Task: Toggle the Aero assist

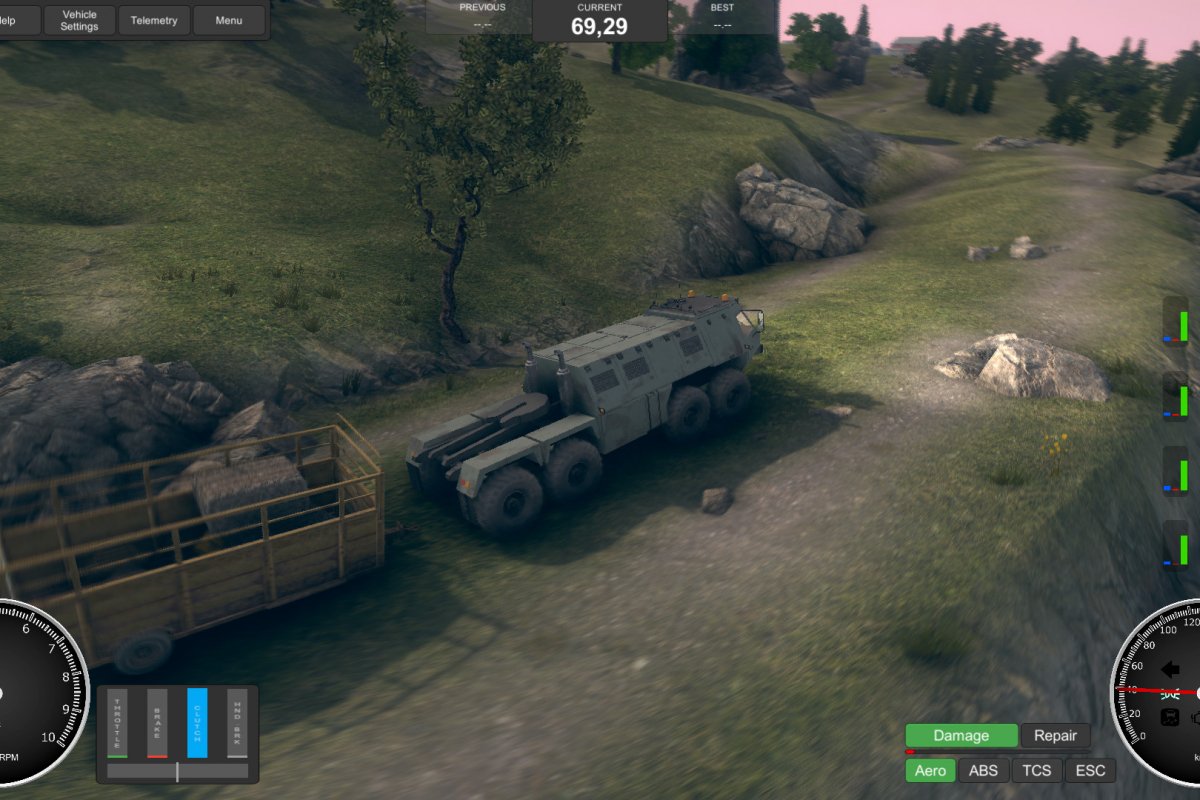Action: [930, 770]
